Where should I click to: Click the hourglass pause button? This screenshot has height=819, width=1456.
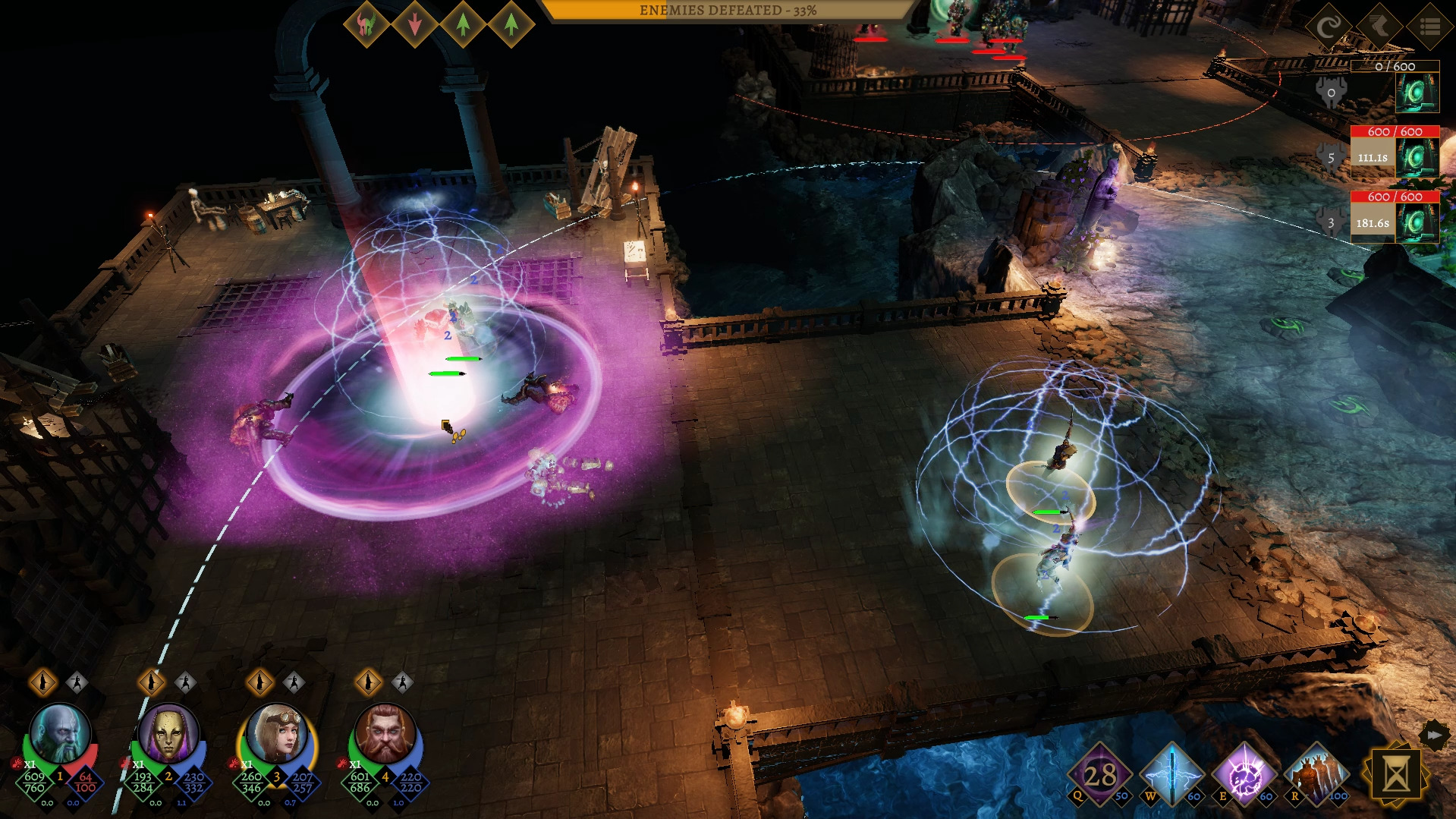point(1395,775)
